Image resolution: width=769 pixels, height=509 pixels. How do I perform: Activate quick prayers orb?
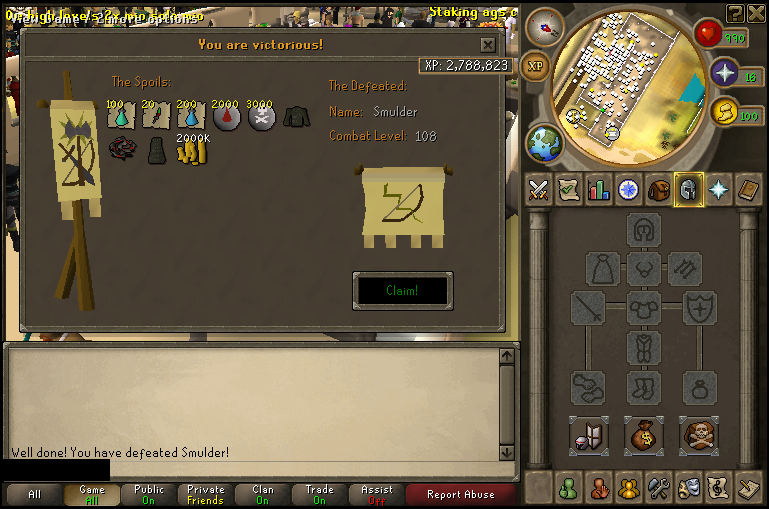[x=725, y=73]
